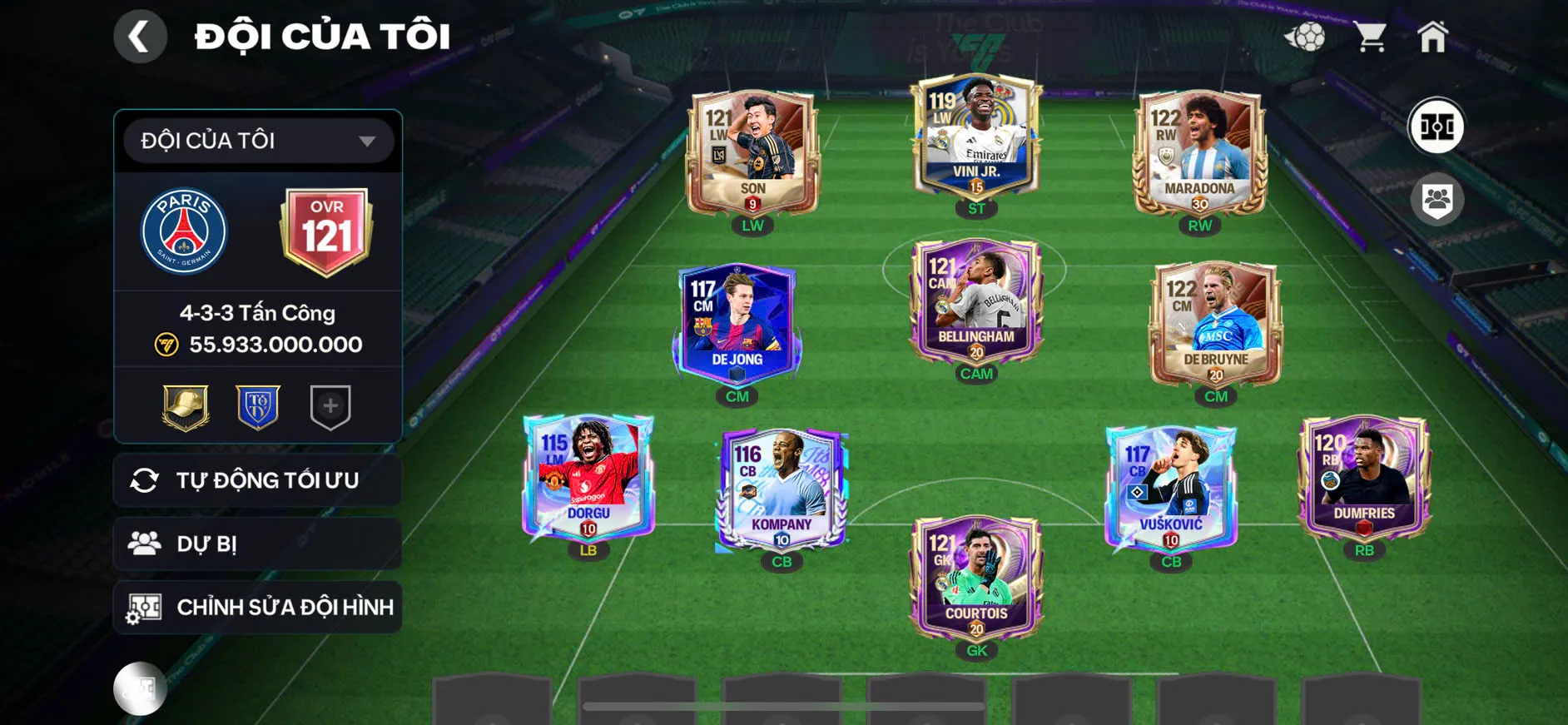
Task: Select De Jong midfielder card
Action: [x=737, y=323]
